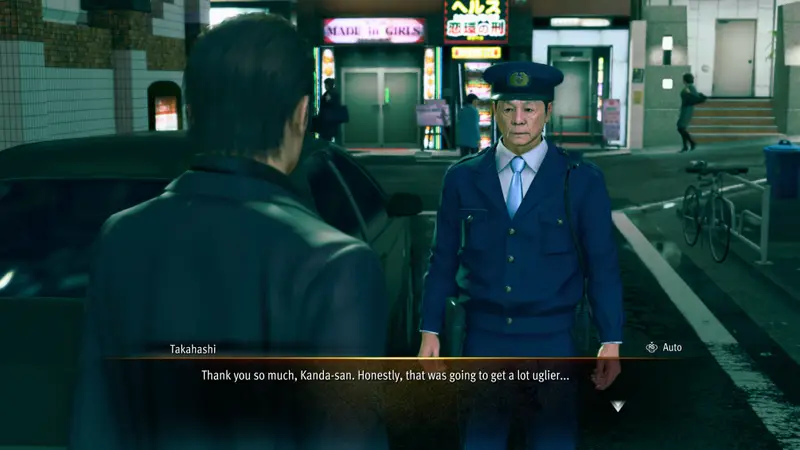The image size is (800, 450).
Task: Continue dialogue using the white down arrow
Action: 618,406
